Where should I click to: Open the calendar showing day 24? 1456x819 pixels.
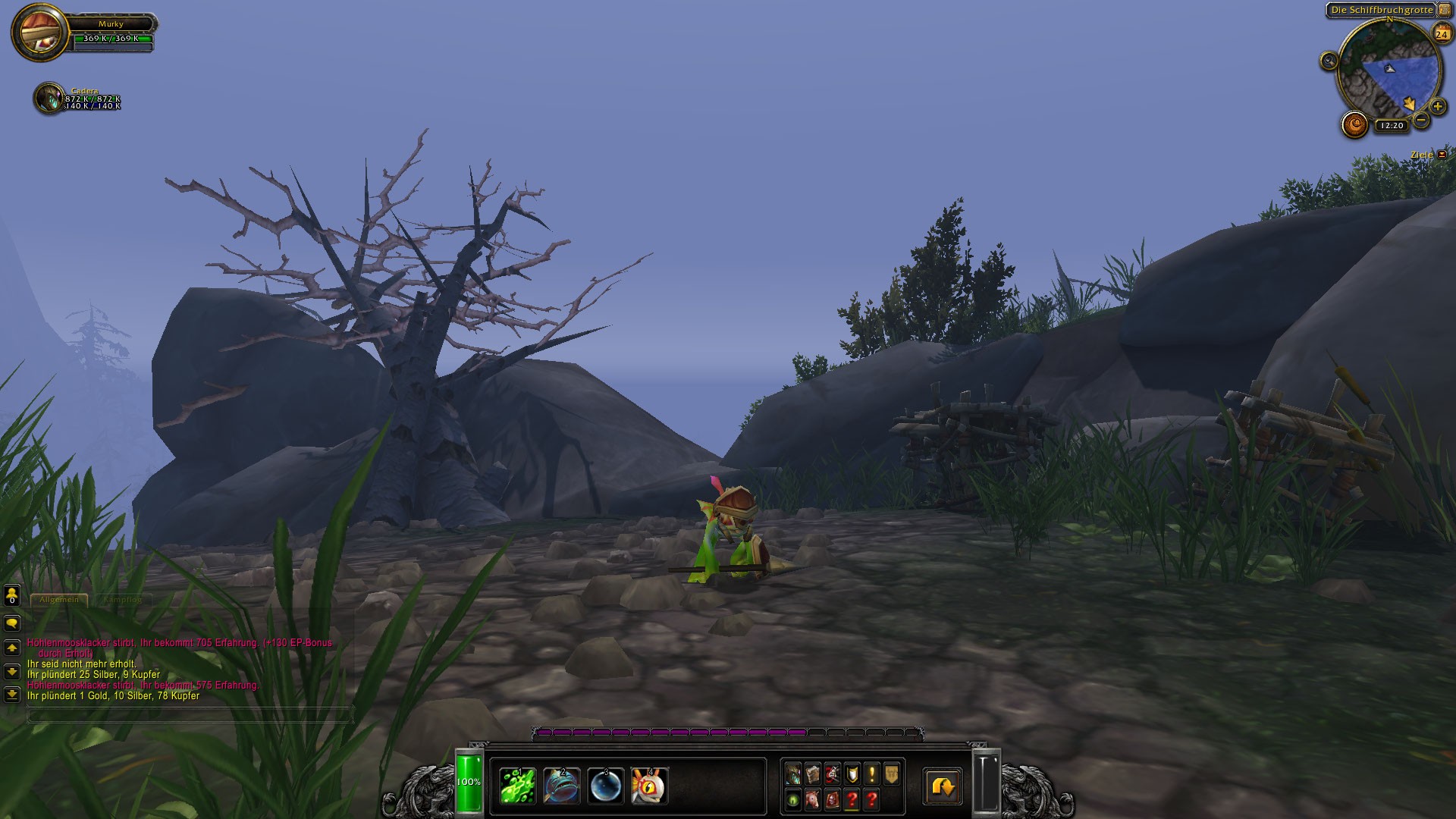pos(1442,34)
